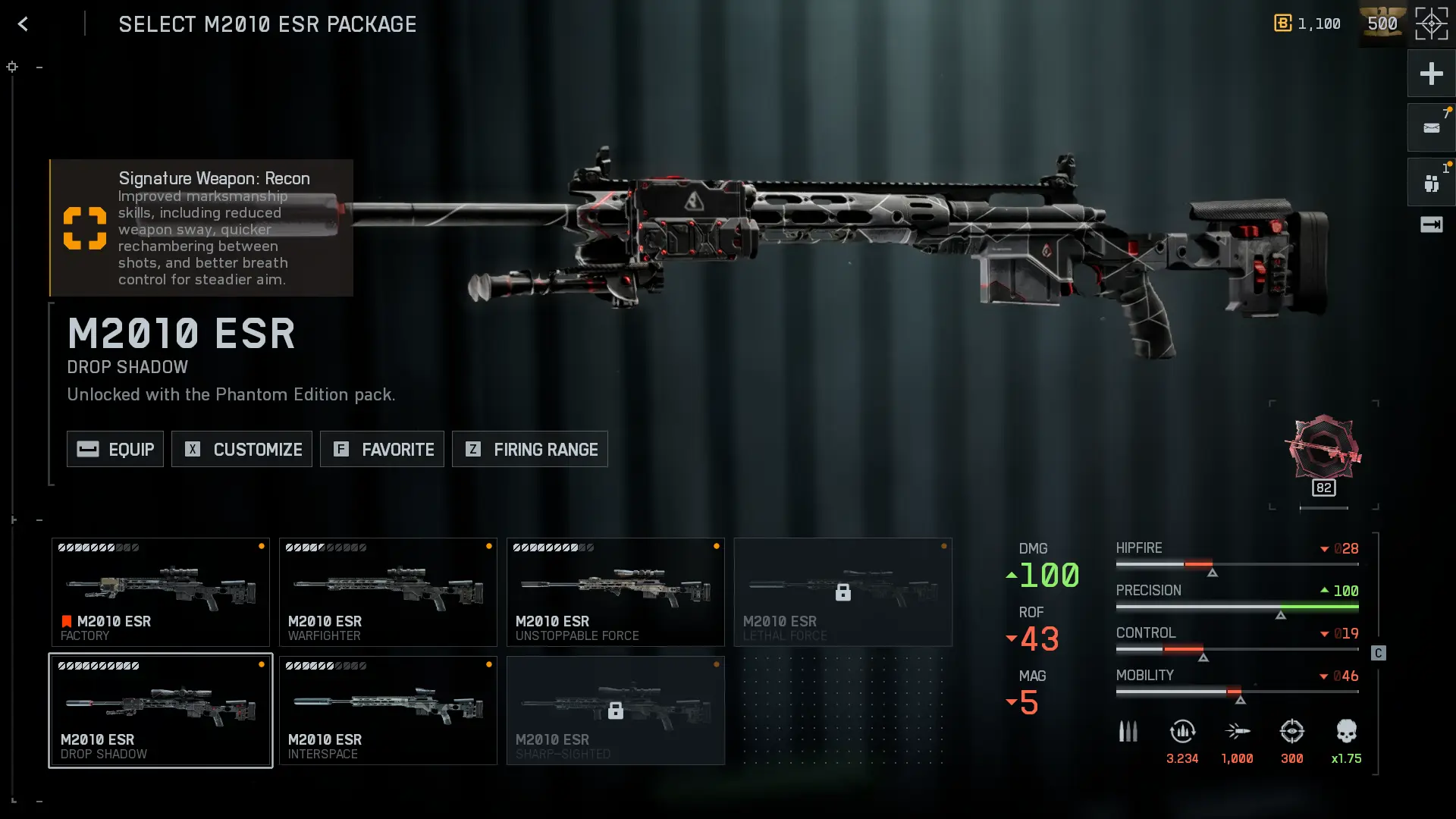Open the squad icon with notification
Screen dimensions: 1456x819
1431,183
